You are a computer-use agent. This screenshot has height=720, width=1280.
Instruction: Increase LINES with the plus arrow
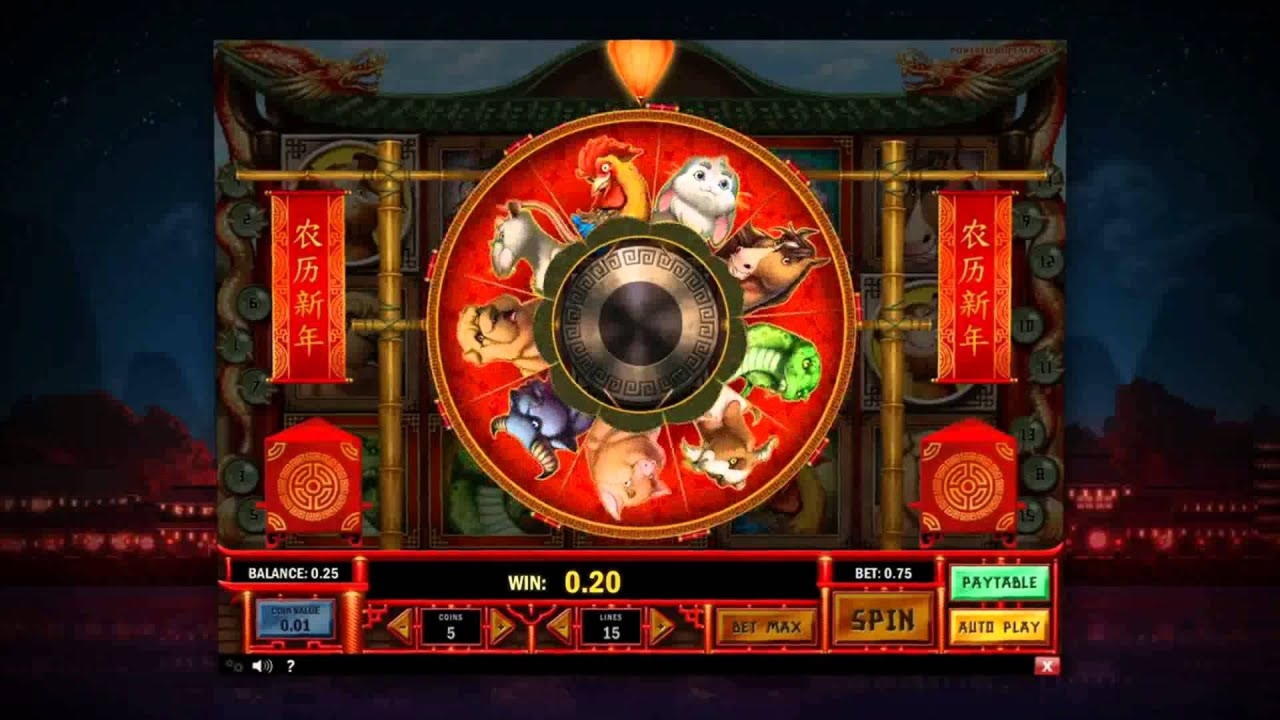coord(661,626)
